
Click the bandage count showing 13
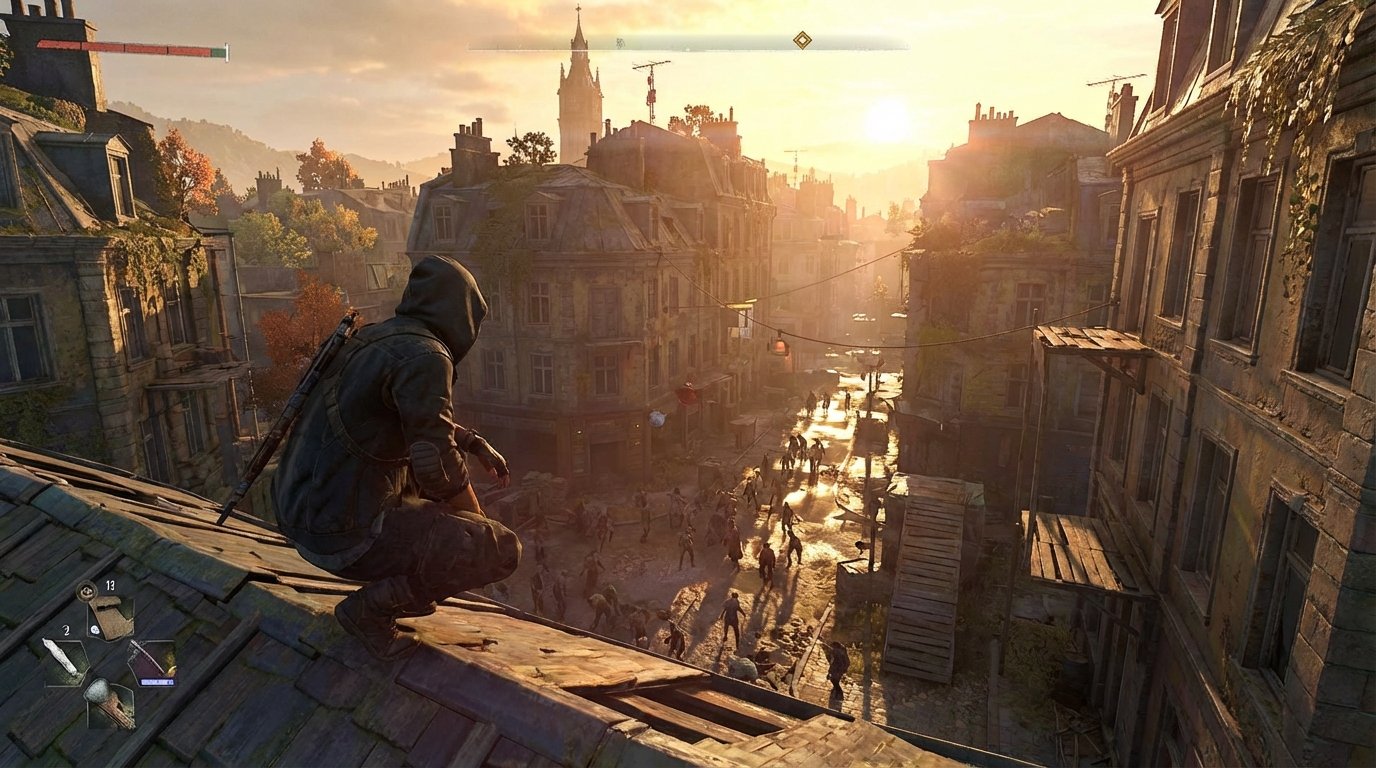point(110,586)
